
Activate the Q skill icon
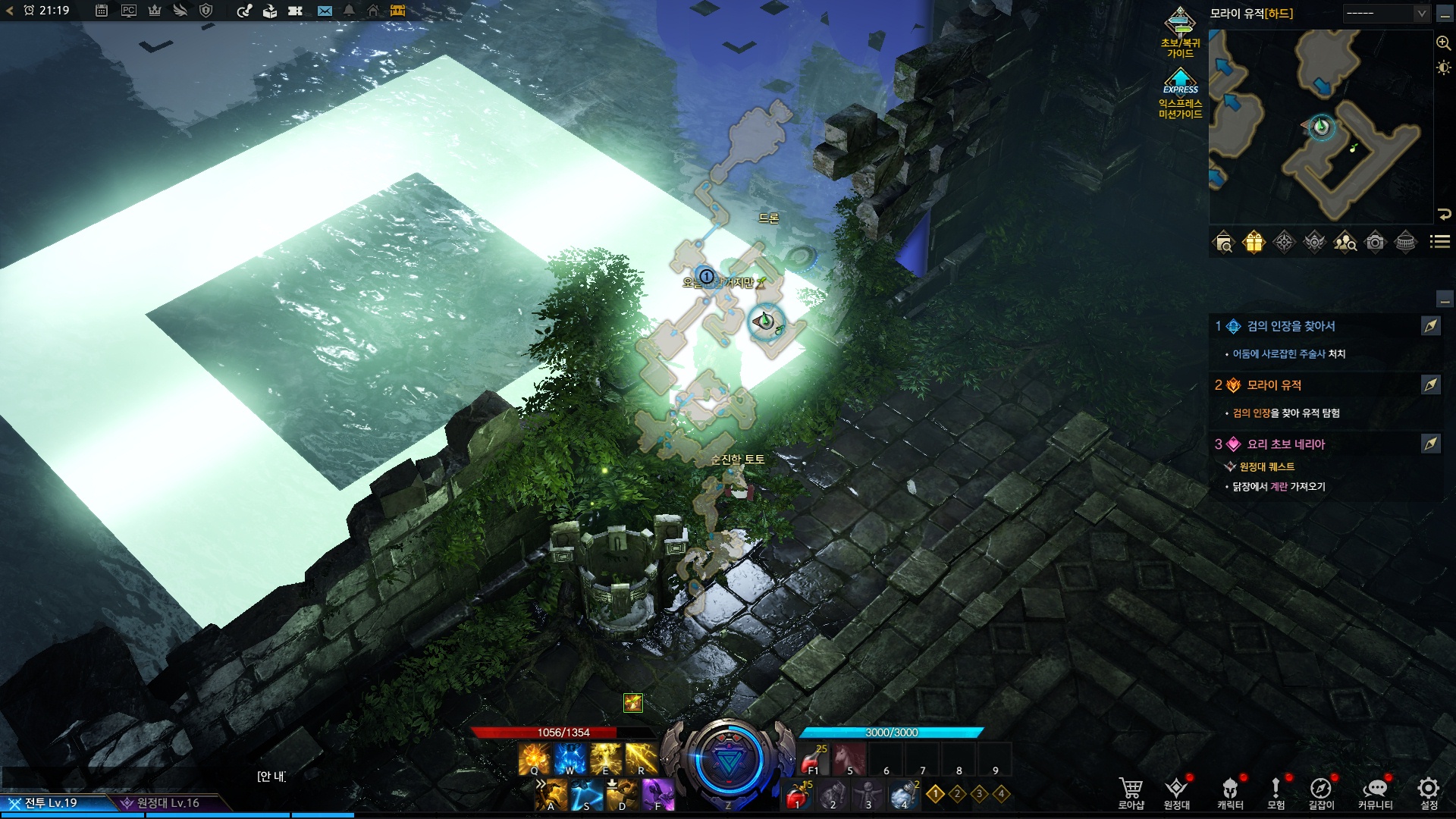[x=534, y=758]
